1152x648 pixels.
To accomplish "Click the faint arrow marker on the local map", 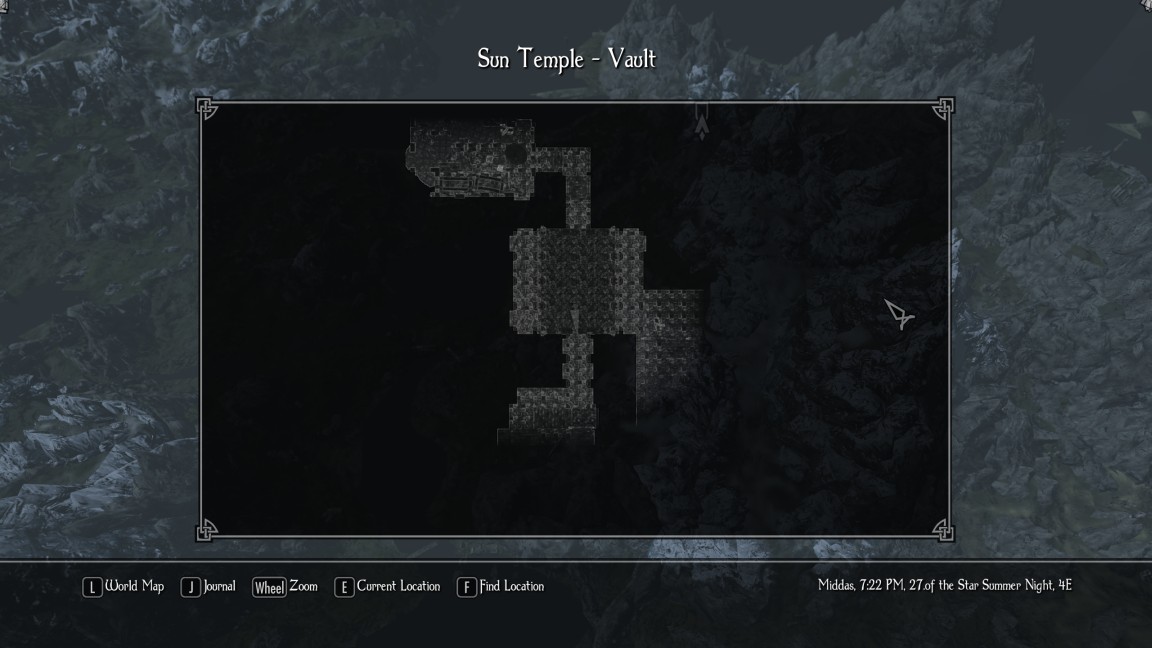I will pos(702,122).
